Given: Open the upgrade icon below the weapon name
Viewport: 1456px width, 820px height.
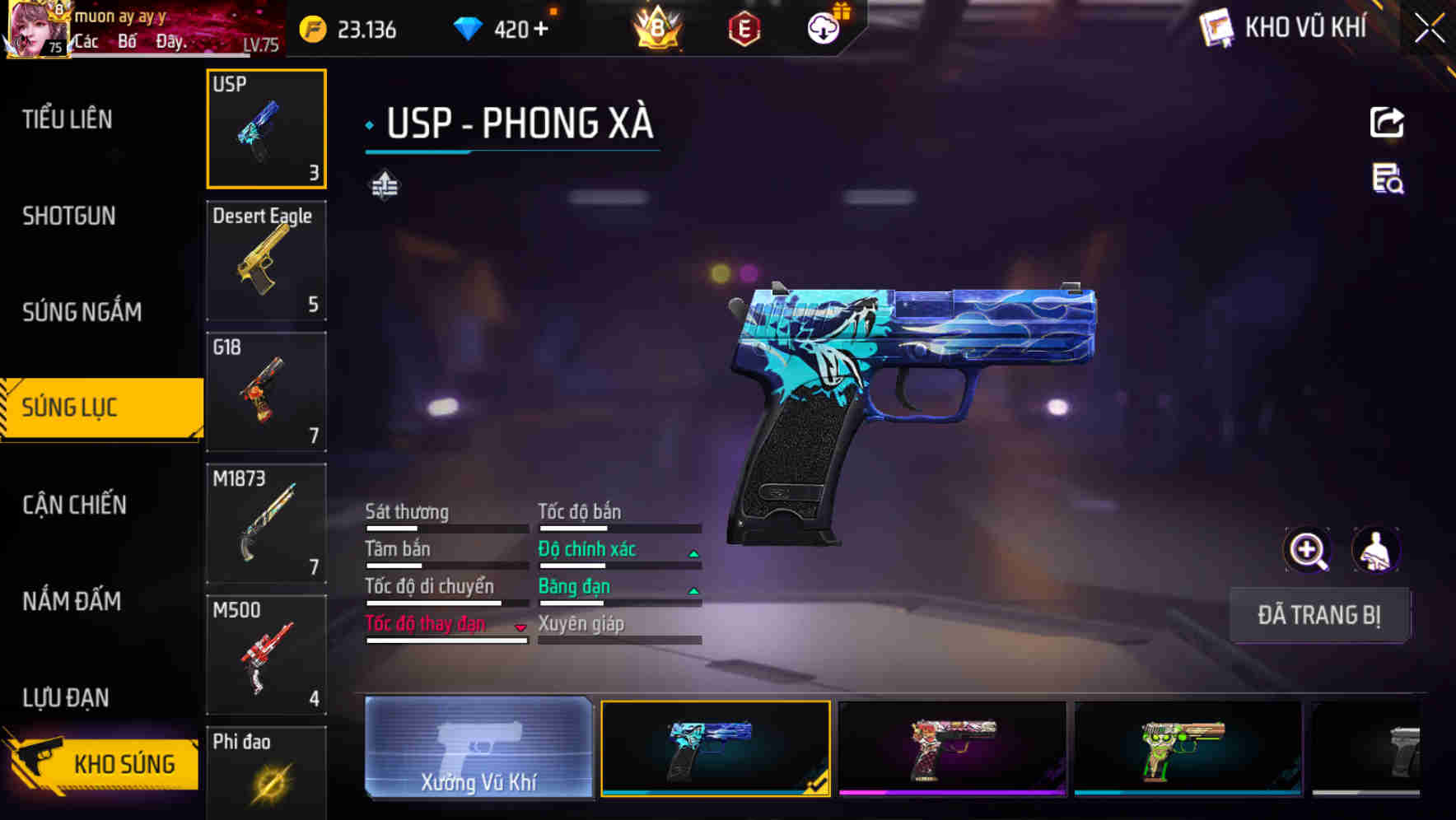Looking at the screenshot, I should point(384,185).
